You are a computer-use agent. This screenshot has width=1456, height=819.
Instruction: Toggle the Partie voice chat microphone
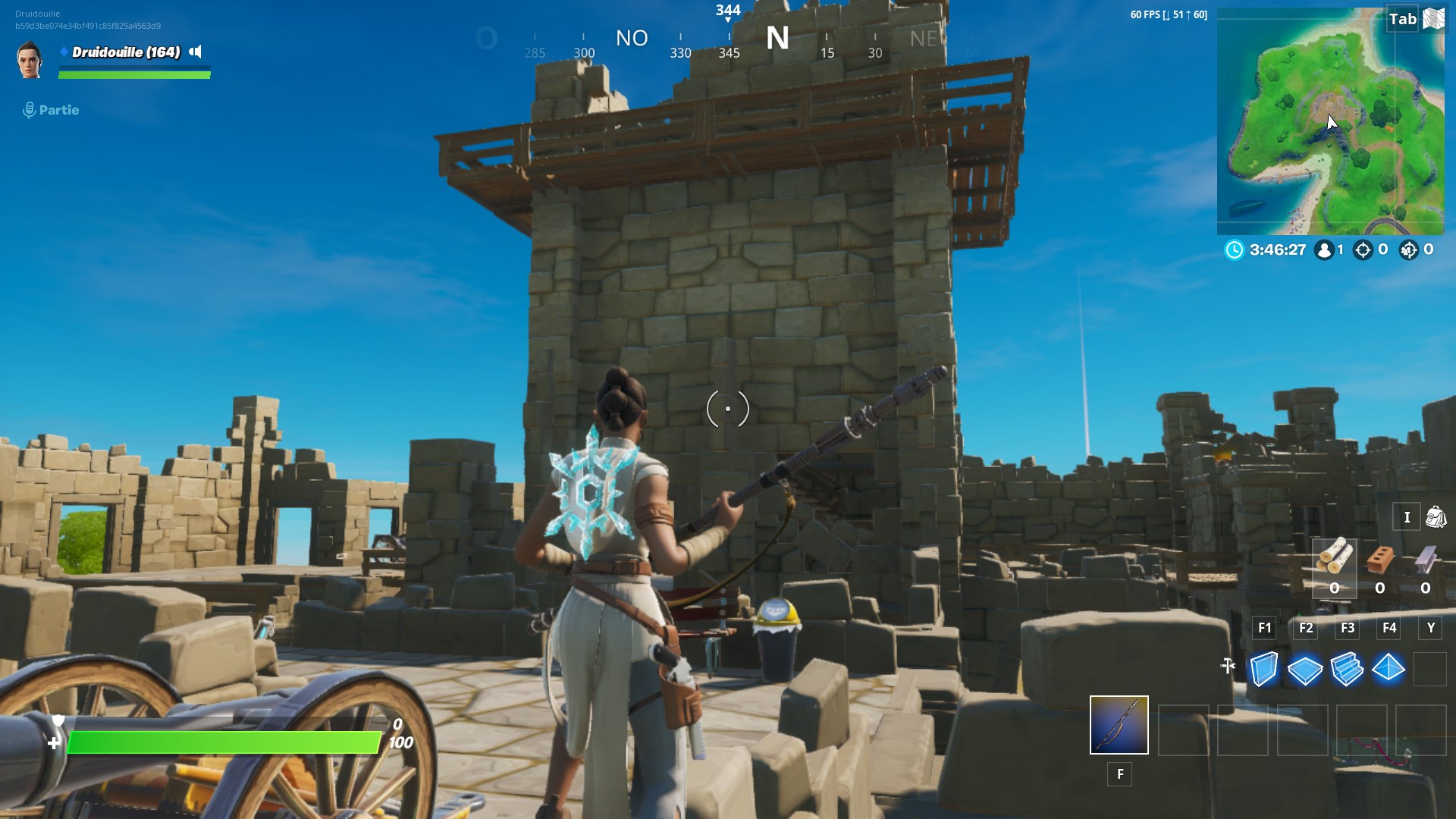pos(29,109)
